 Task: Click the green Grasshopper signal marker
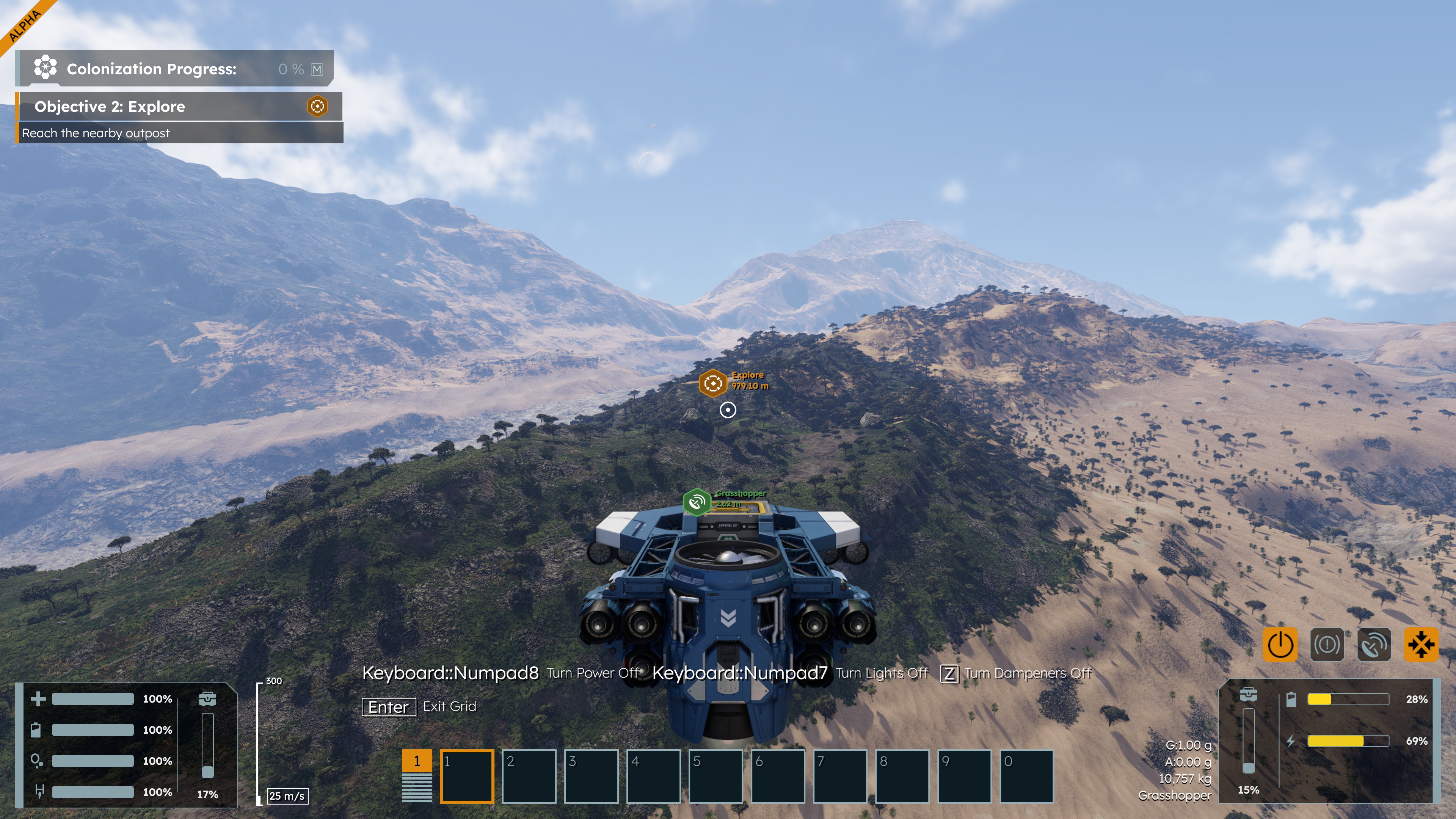(x=697, y=502)
